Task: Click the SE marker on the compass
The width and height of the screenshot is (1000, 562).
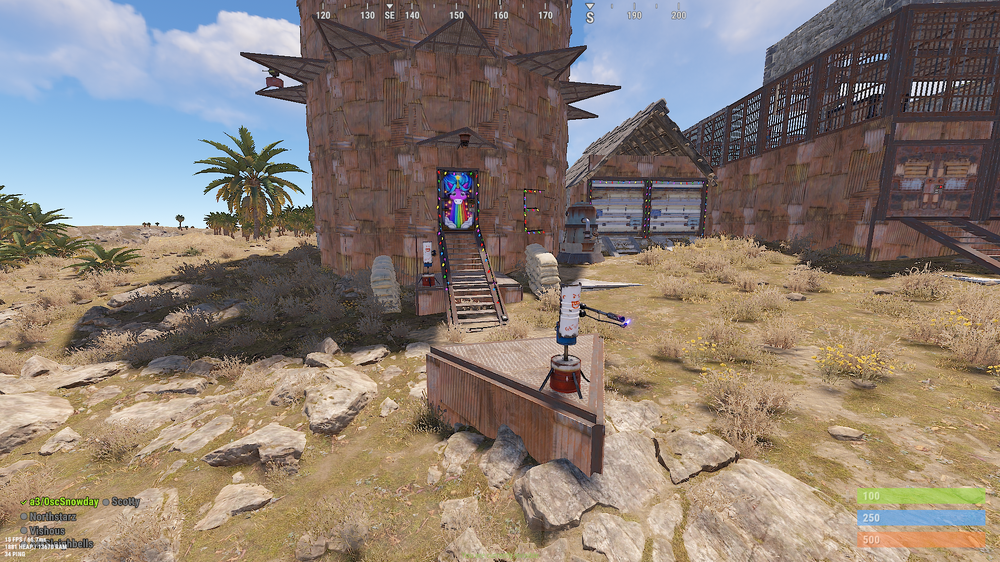Action: tap(390, 15)
